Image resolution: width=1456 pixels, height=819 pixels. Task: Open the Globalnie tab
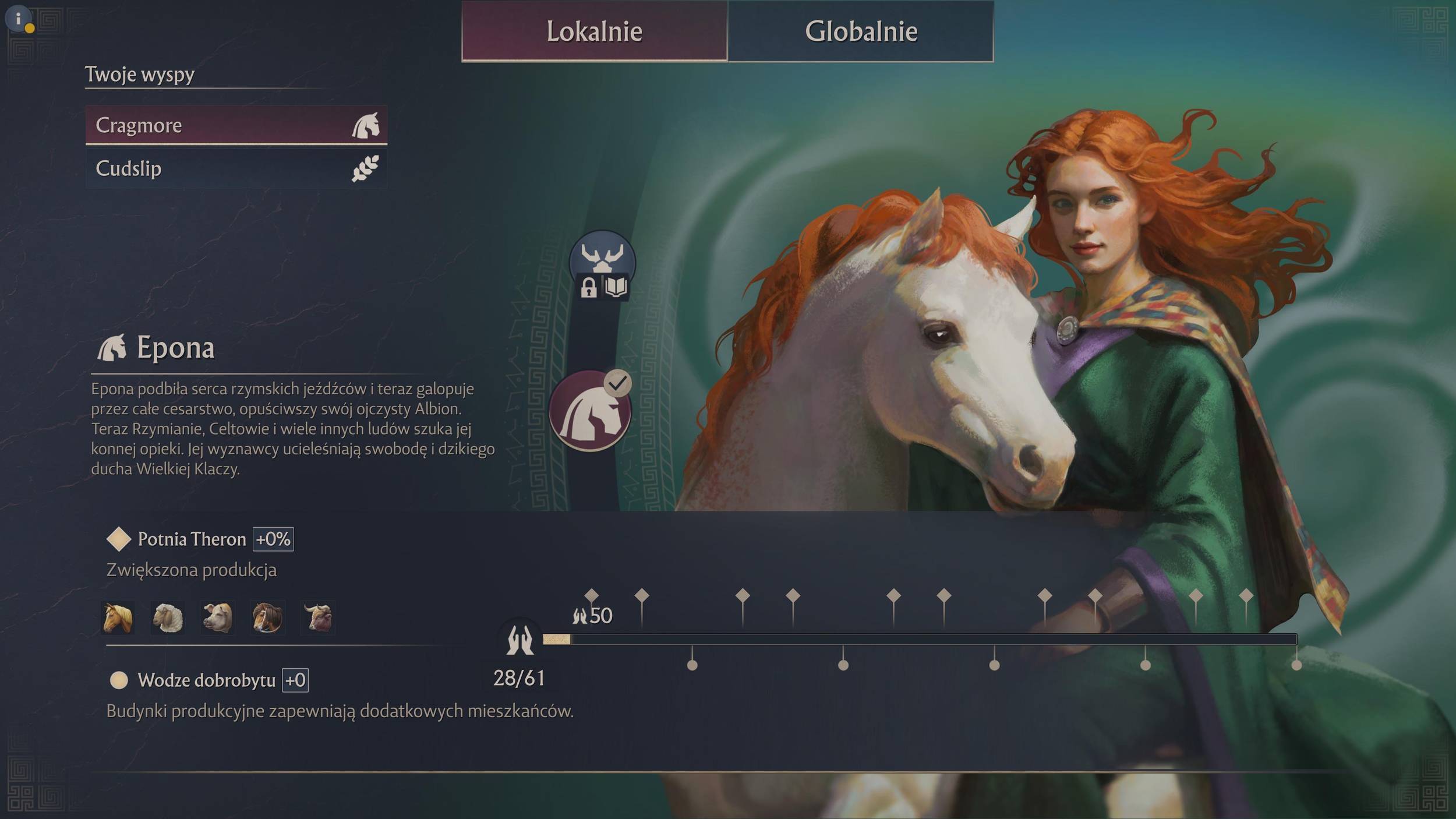tap(860, 31)
